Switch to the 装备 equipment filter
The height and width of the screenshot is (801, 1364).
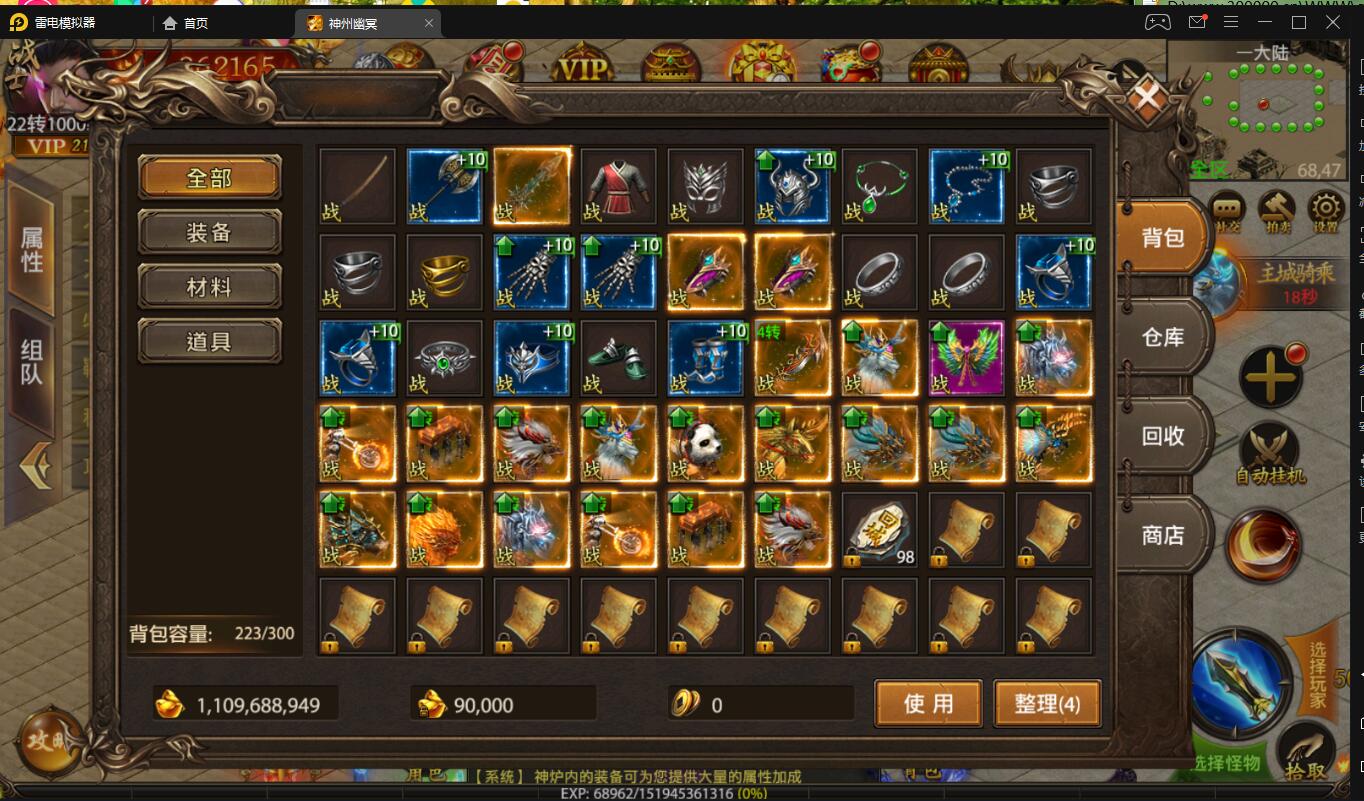[209, 231]
